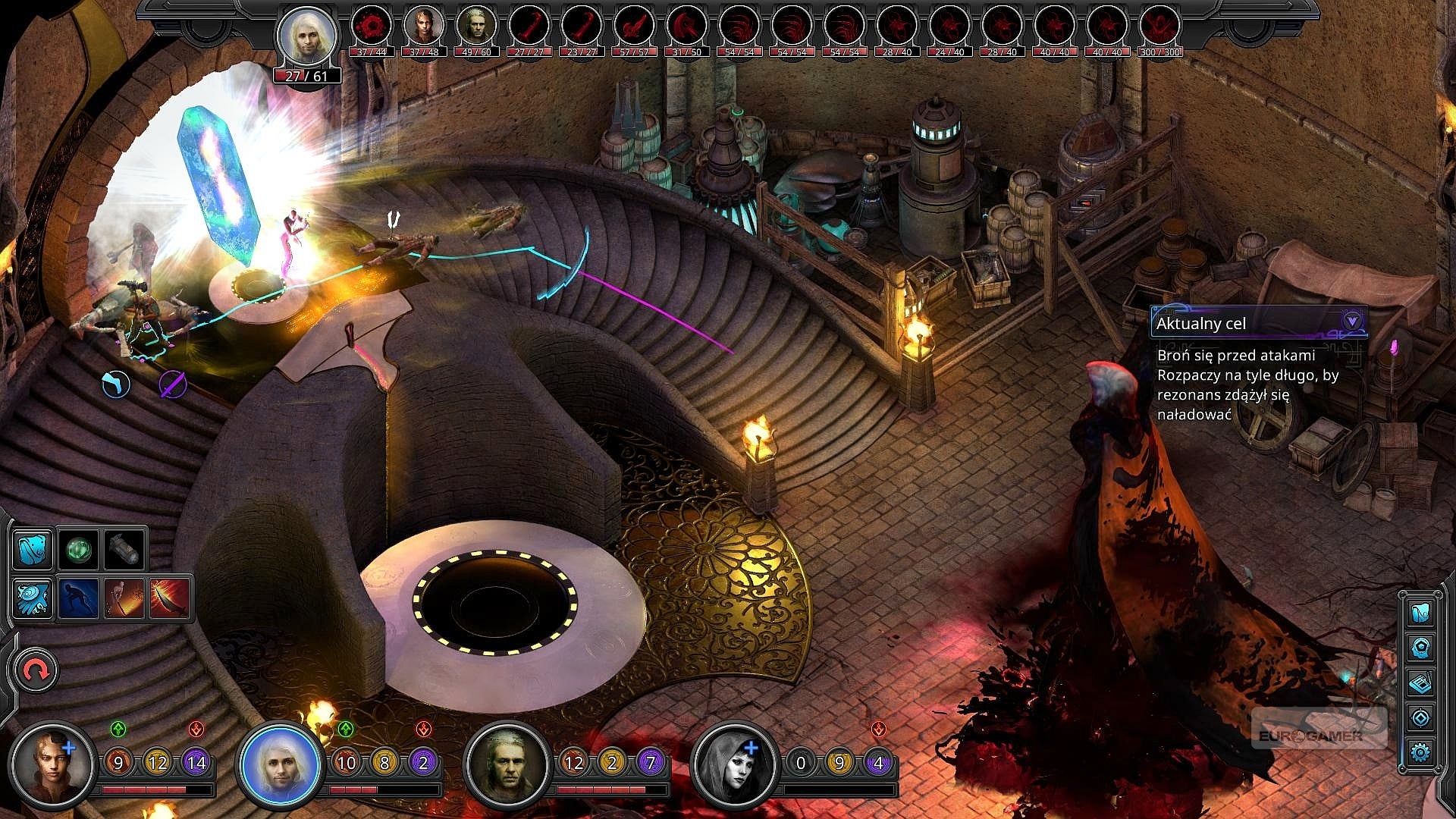The width and height of the screenshot is (1456, 819).
Task: Open the character sheet head icon
Action: [1420, 648]
